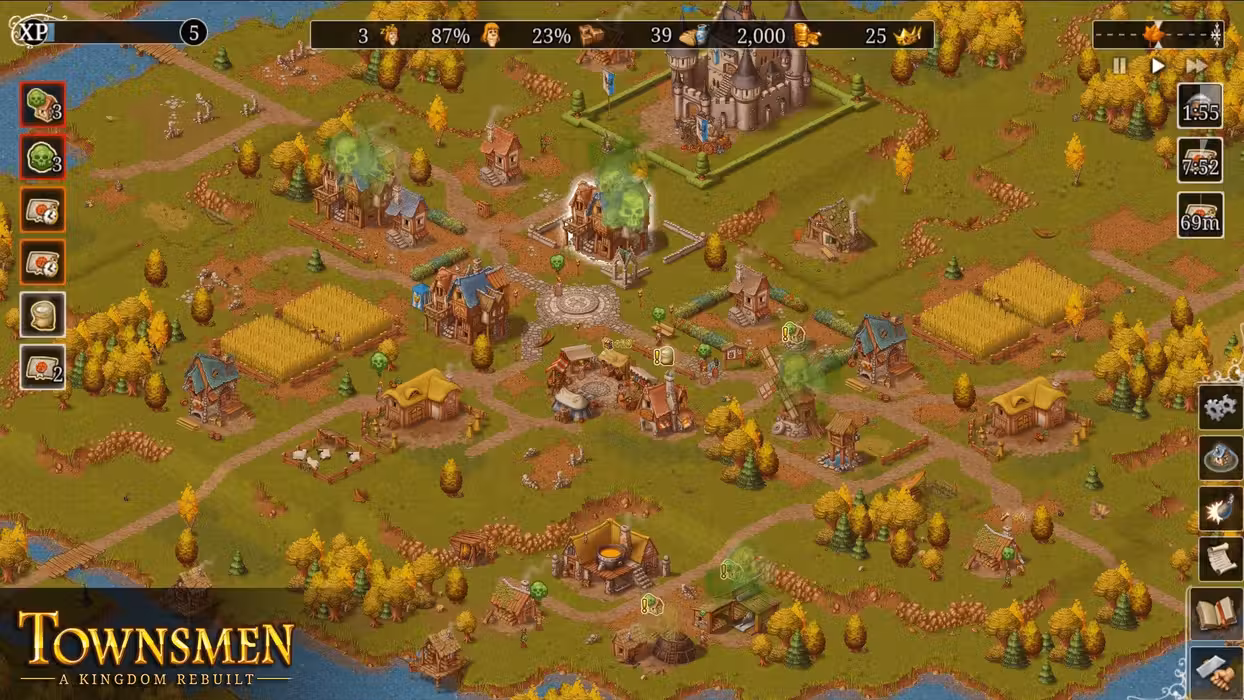The height and width of the screenshot is (700, 1244).
Task: Pause the game speed
Action: click(x=1119, y=66)
